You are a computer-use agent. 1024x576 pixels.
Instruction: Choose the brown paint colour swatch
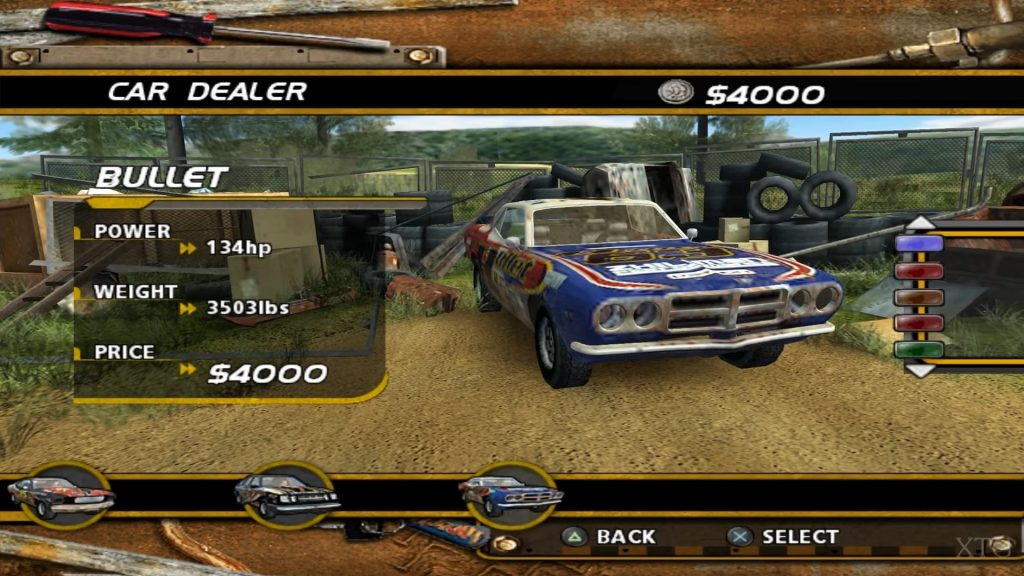[919, 297]
